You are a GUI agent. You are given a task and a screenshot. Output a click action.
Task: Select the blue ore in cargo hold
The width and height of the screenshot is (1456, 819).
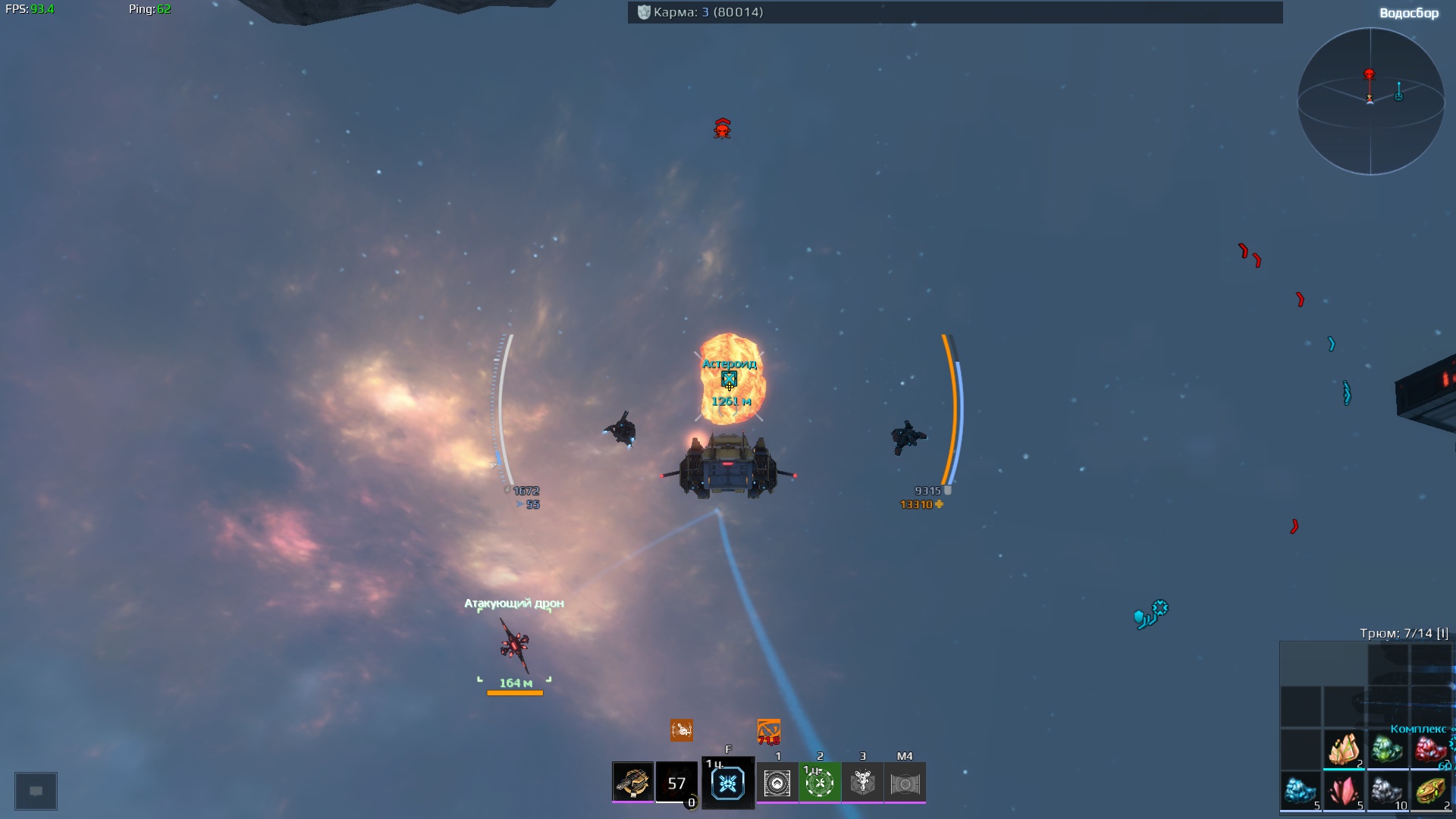(x=1301, y=791)
